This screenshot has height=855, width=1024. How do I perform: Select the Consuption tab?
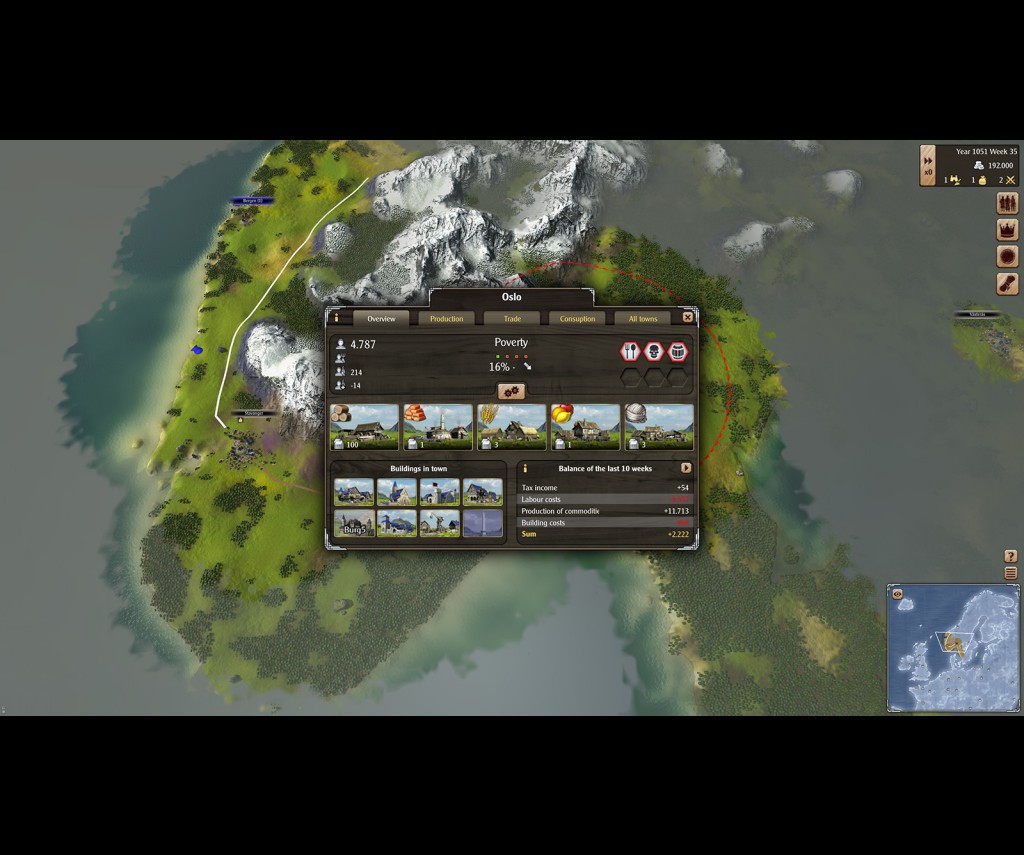[577, 319]
